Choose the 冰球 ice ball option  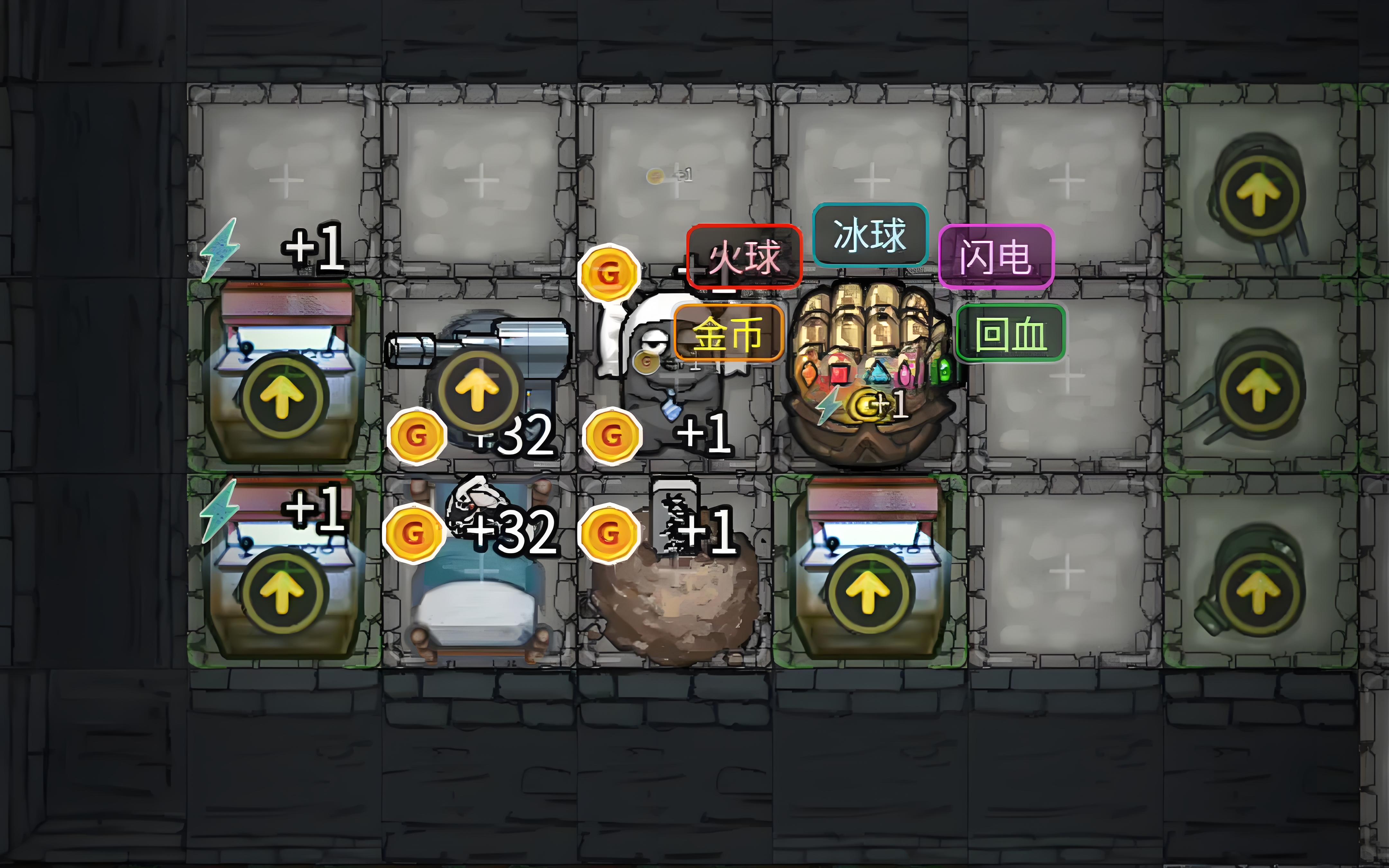tap(869, 234)
